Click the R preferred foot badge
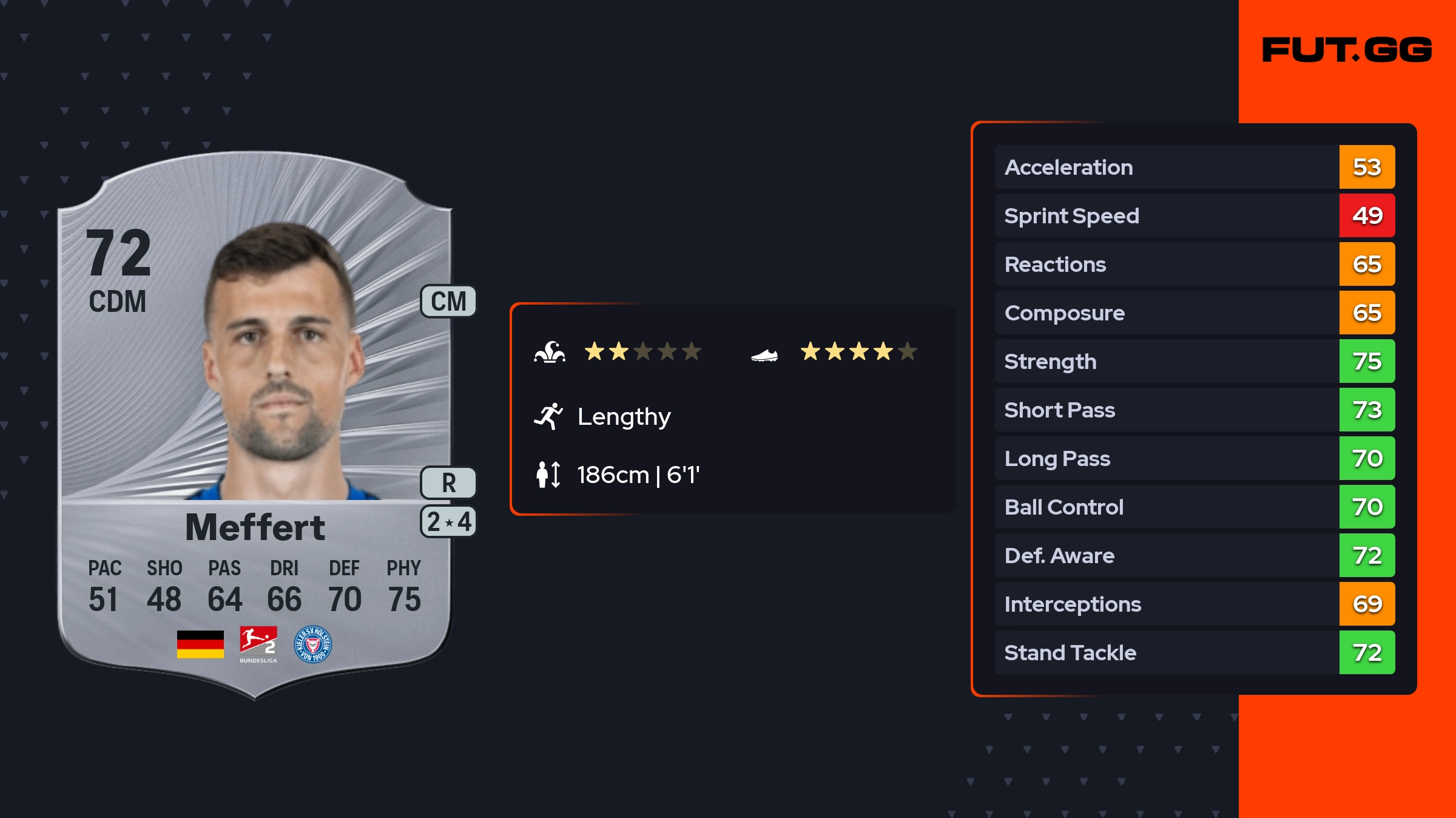Image resolution: width=1456 pixels, height=818 pixels. coord(448,483)
